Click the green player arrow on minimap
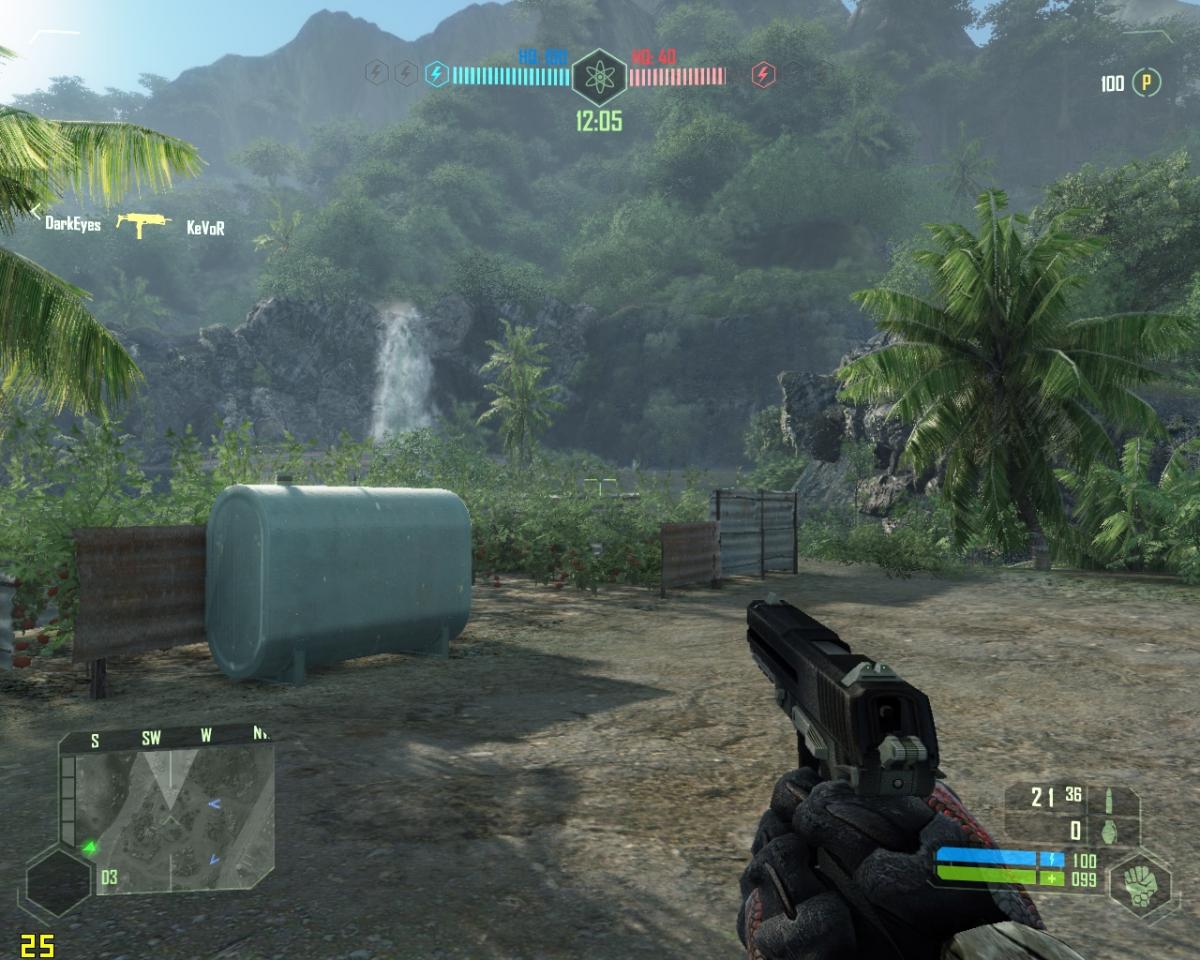 point(91,848)
